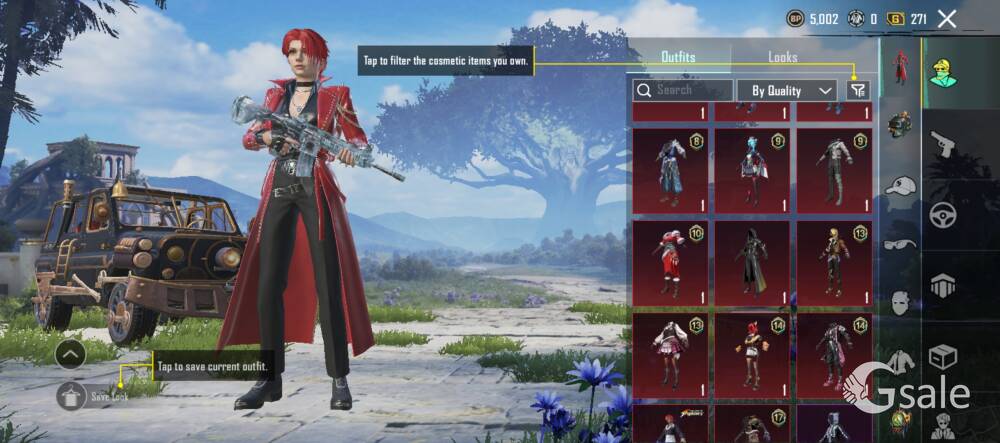This screenshot has width=1000, height=443.
Task: Open the BP currency balance
Action: tap(814, 18)
